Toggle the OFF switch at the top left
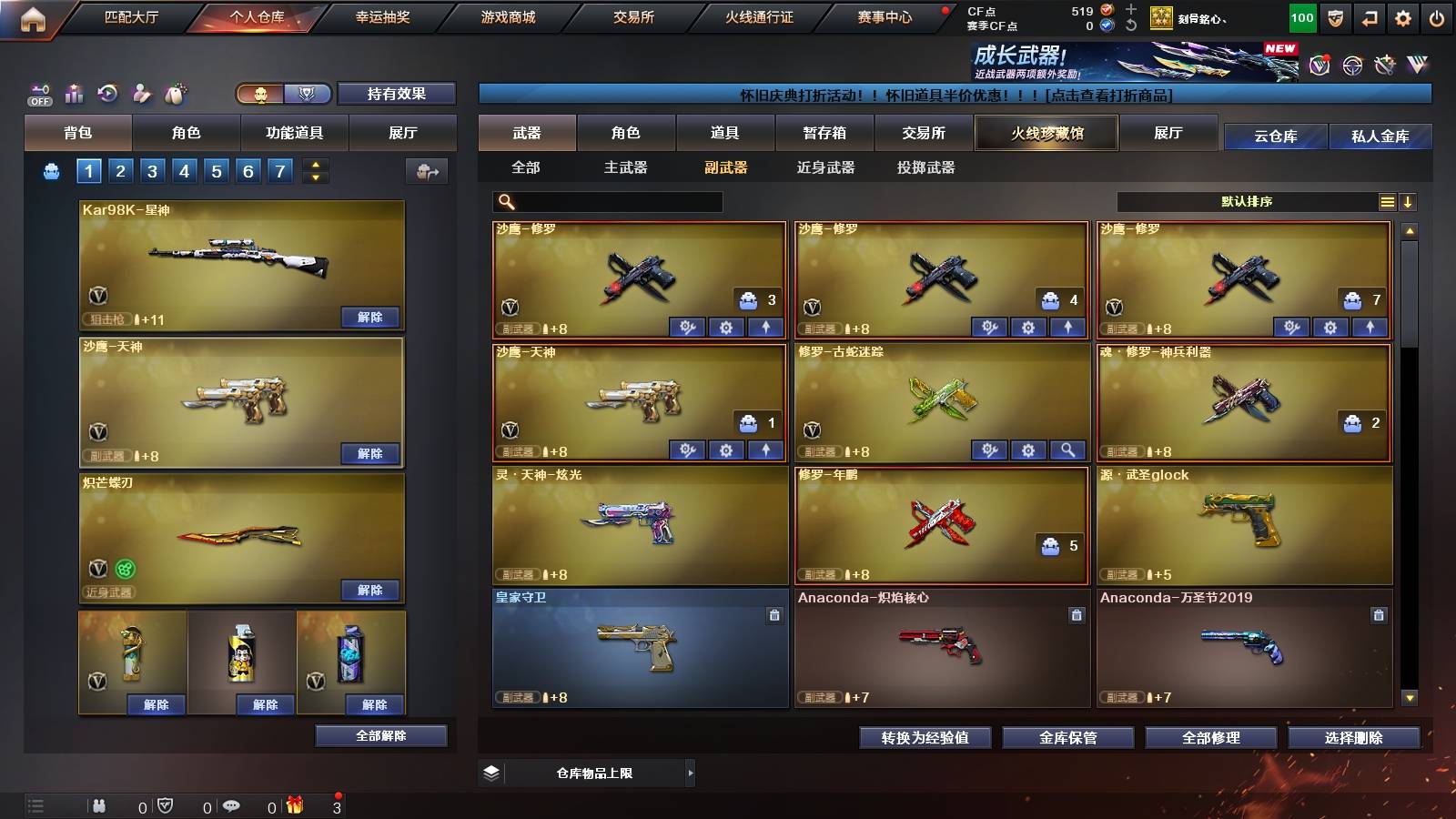The height and width of the screenshot is (819, 1456). click(x=38, y=93)
